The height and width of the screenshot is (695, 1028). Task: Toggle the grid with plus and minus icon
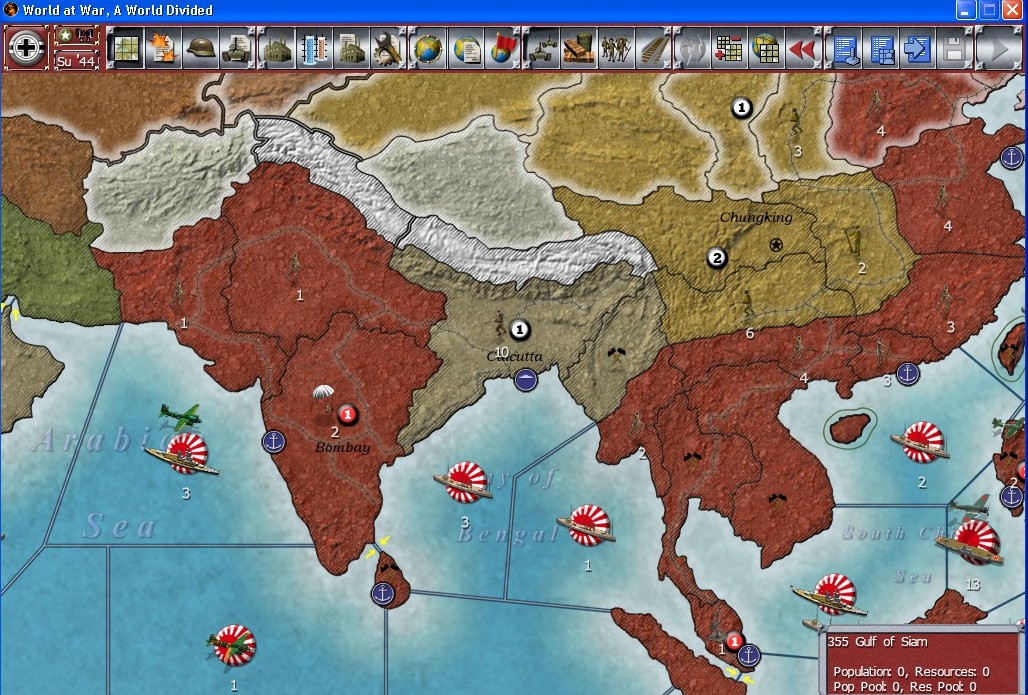(727, 48)
